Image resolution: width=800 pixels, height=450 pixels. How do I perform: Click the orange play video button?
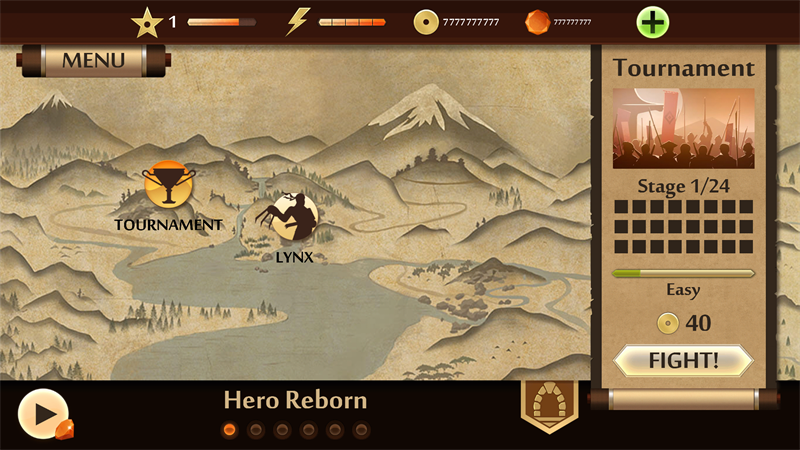tap(43, 413)
